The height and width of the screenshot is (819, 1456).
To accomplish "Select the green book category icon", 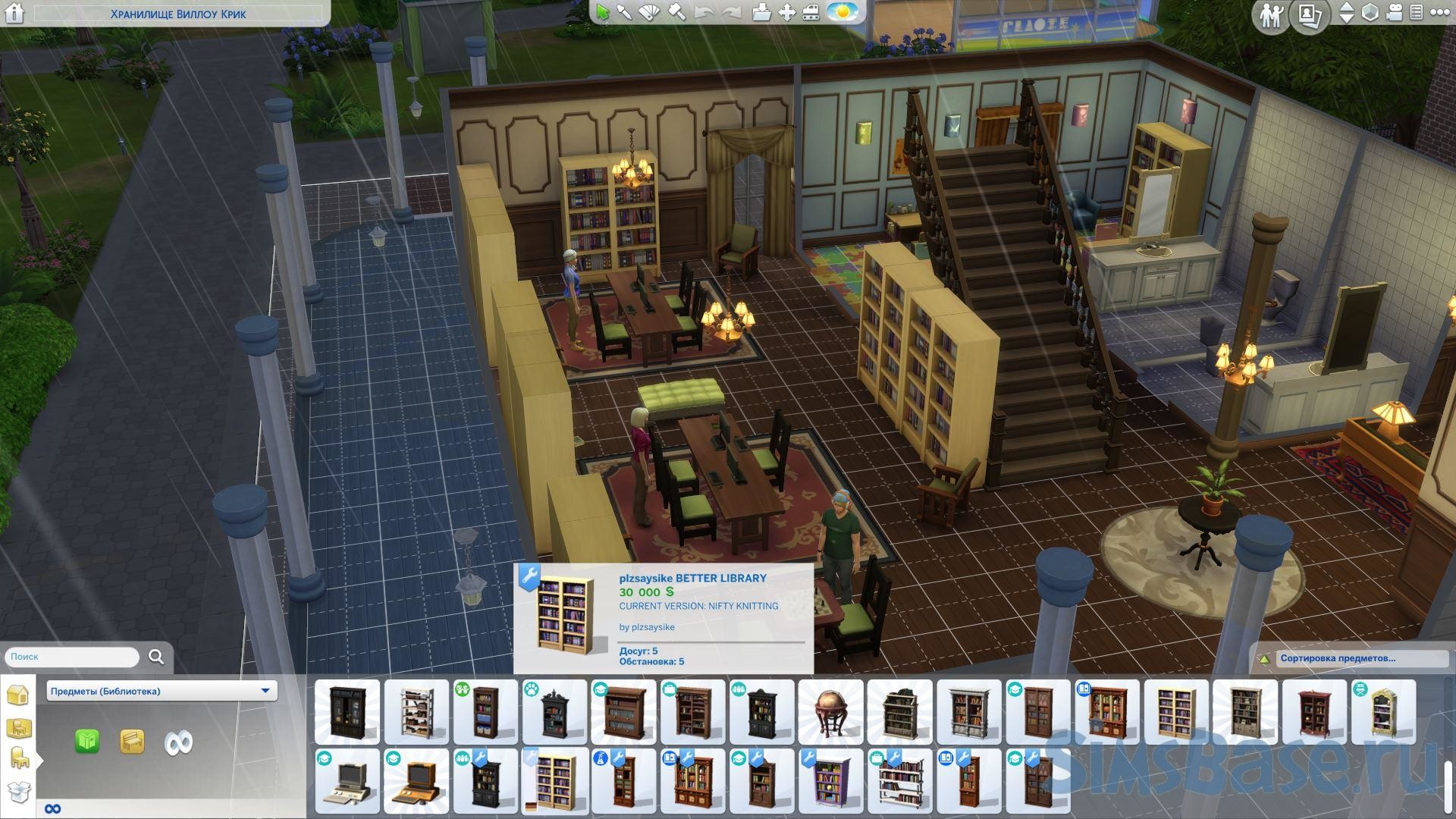I will pos(87,741).
